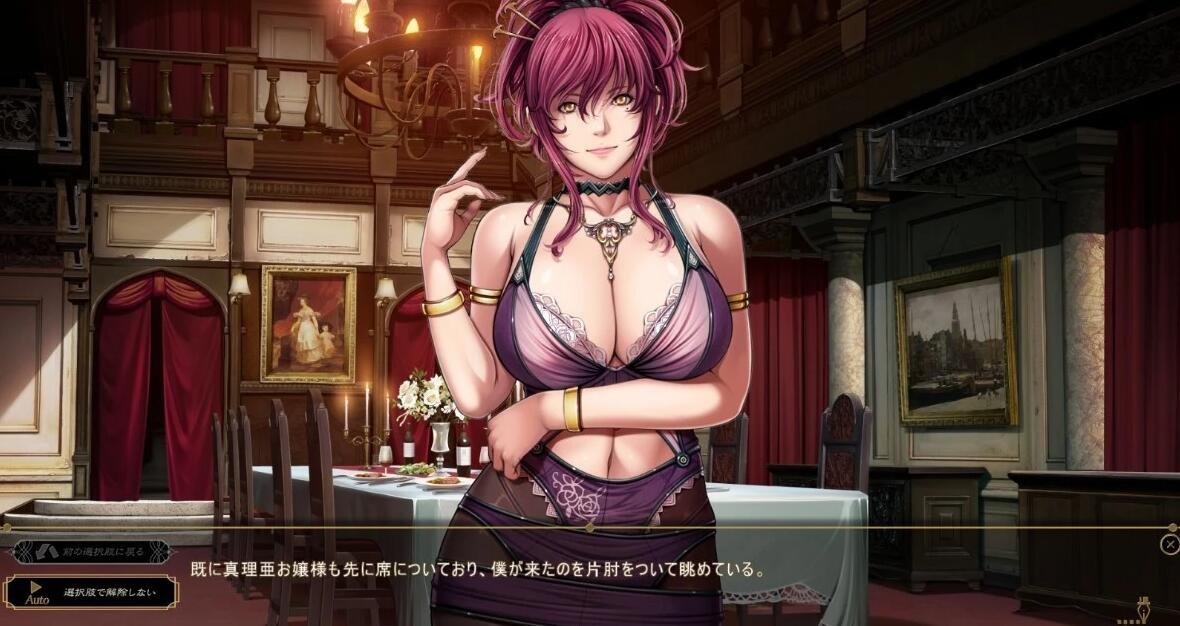Toggle the Auto play button
The height and width of the screenshot is (626, 1180).
click(x=36, y=593)
